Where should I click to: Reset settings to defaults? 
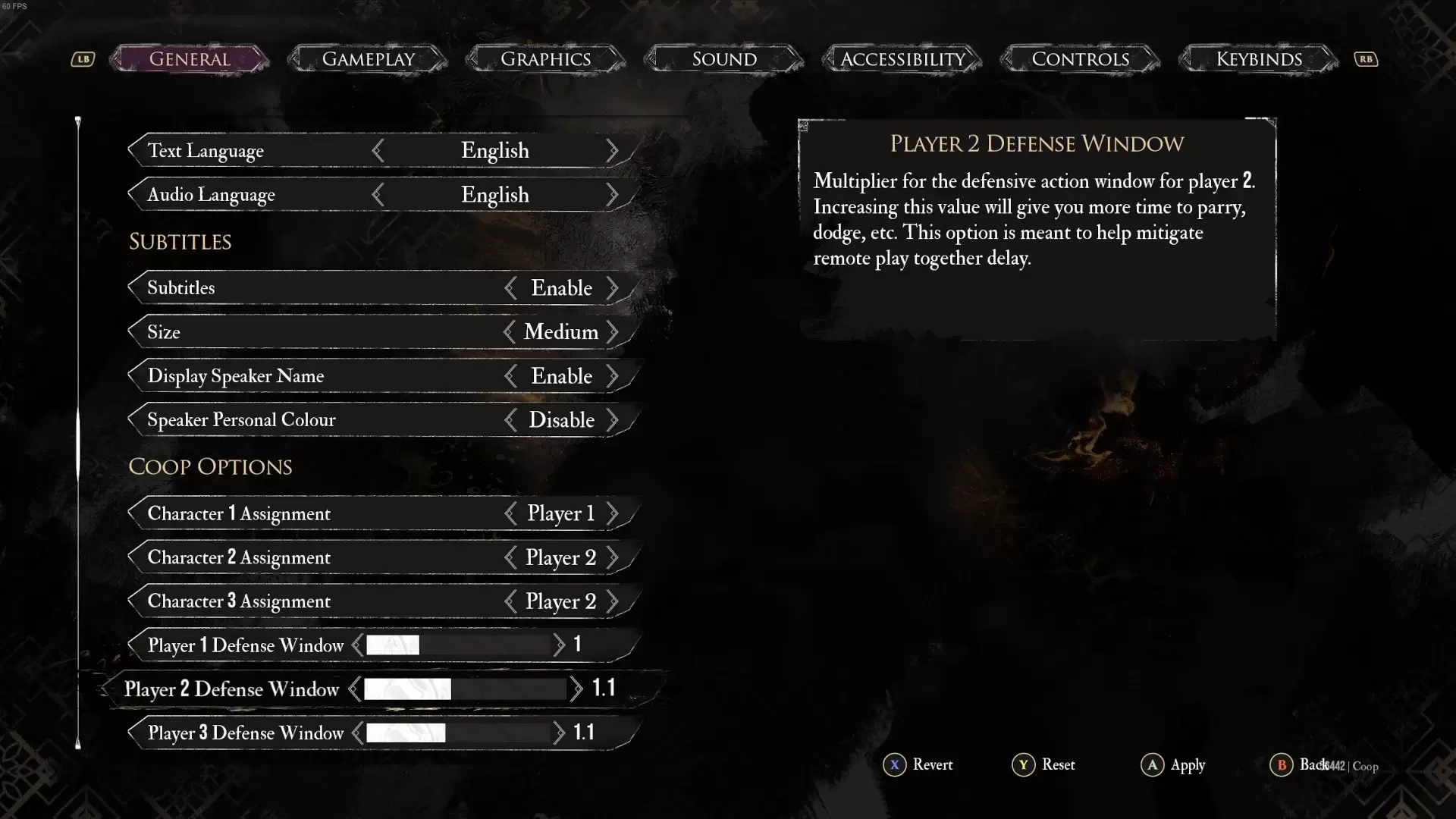1044,764
